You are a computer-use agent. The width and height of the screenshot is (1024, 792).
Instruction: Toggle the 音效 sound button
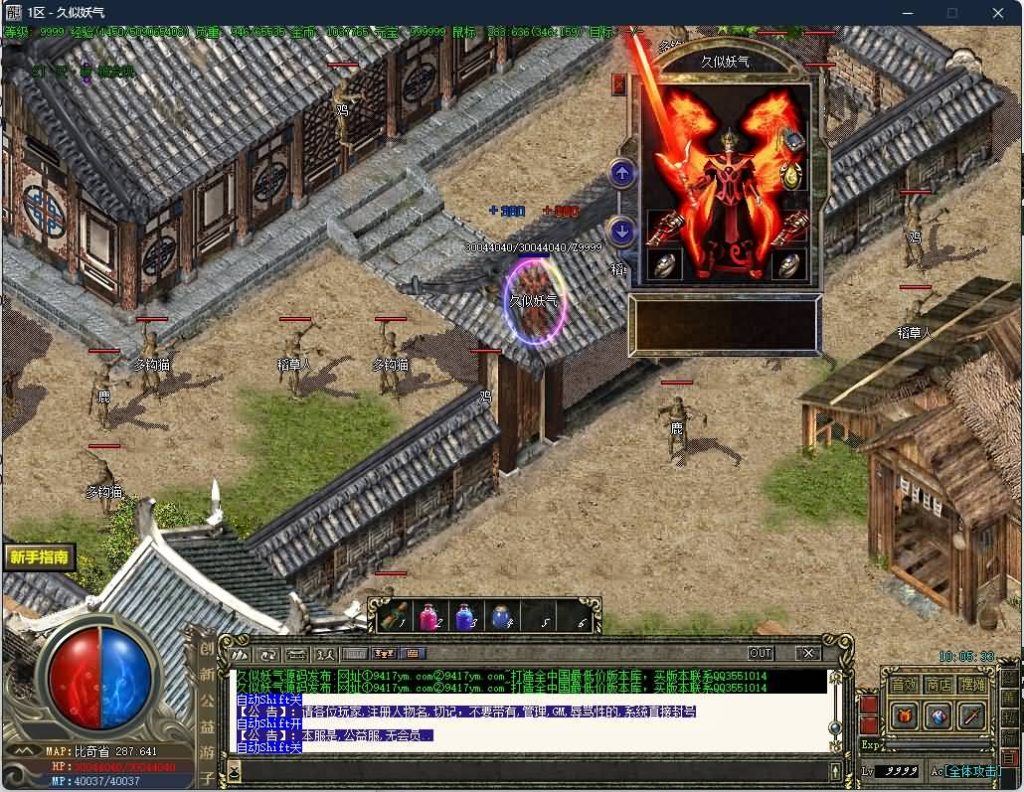tap(904, 685)
